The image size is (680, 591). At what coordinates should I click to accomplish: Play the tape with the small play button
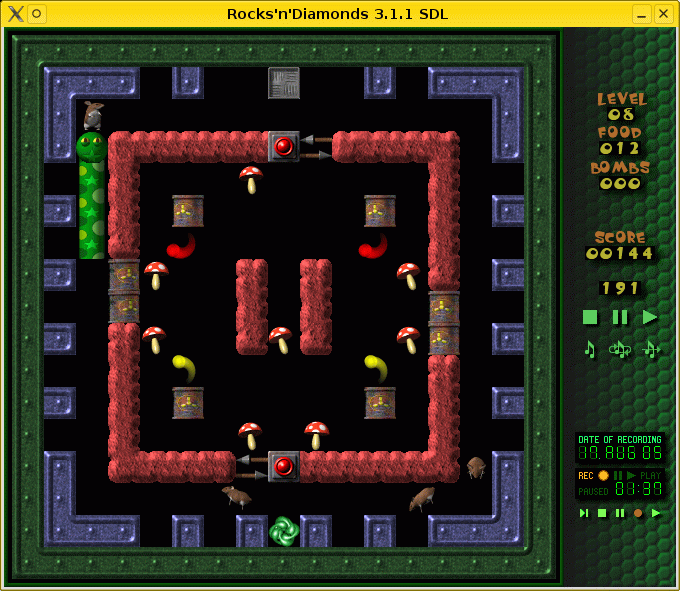click(656, 513)
